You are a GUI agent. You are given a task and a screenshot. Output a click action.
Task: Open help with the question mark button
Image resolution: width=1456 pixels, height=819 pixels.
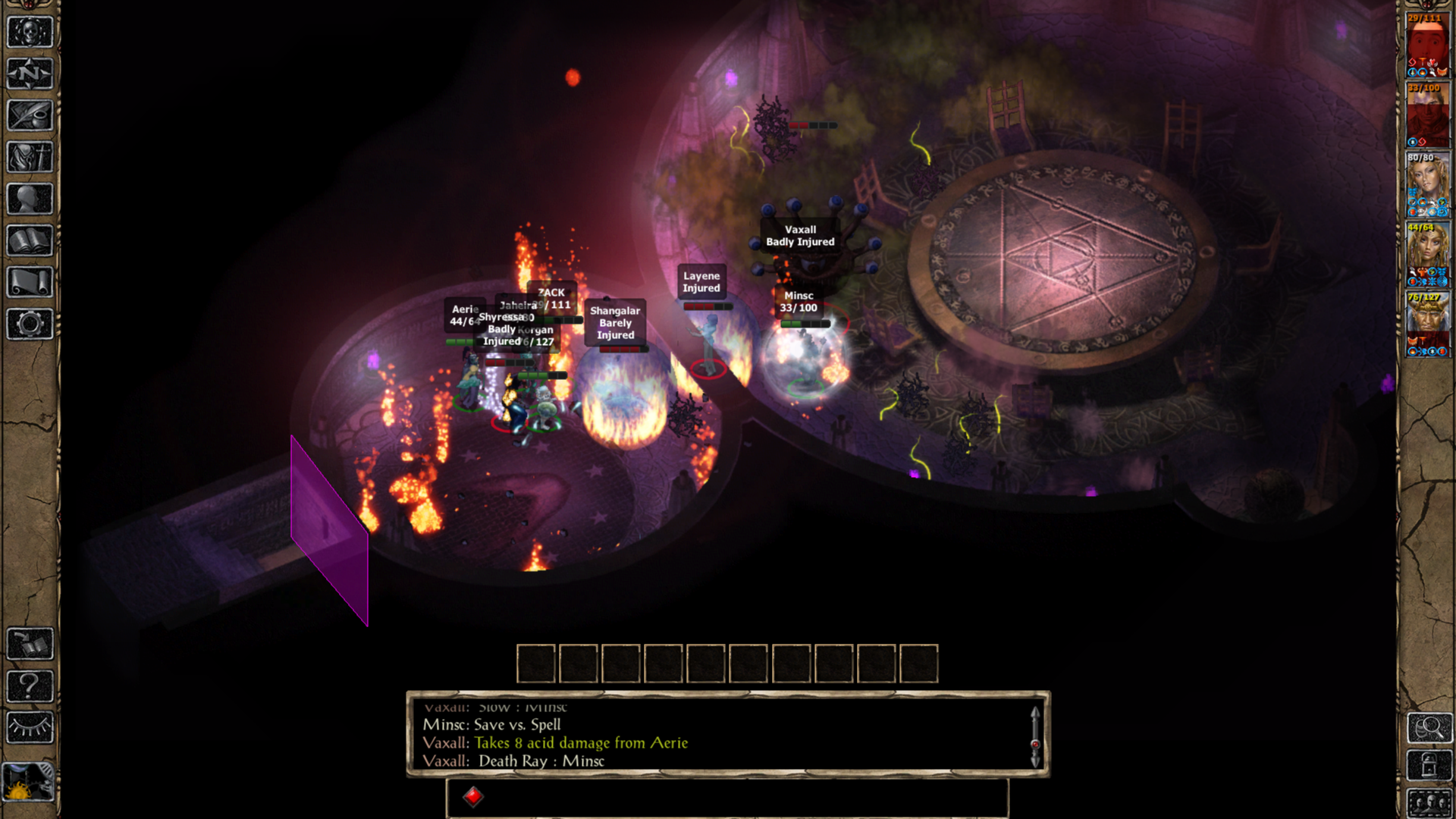(30, 686)
